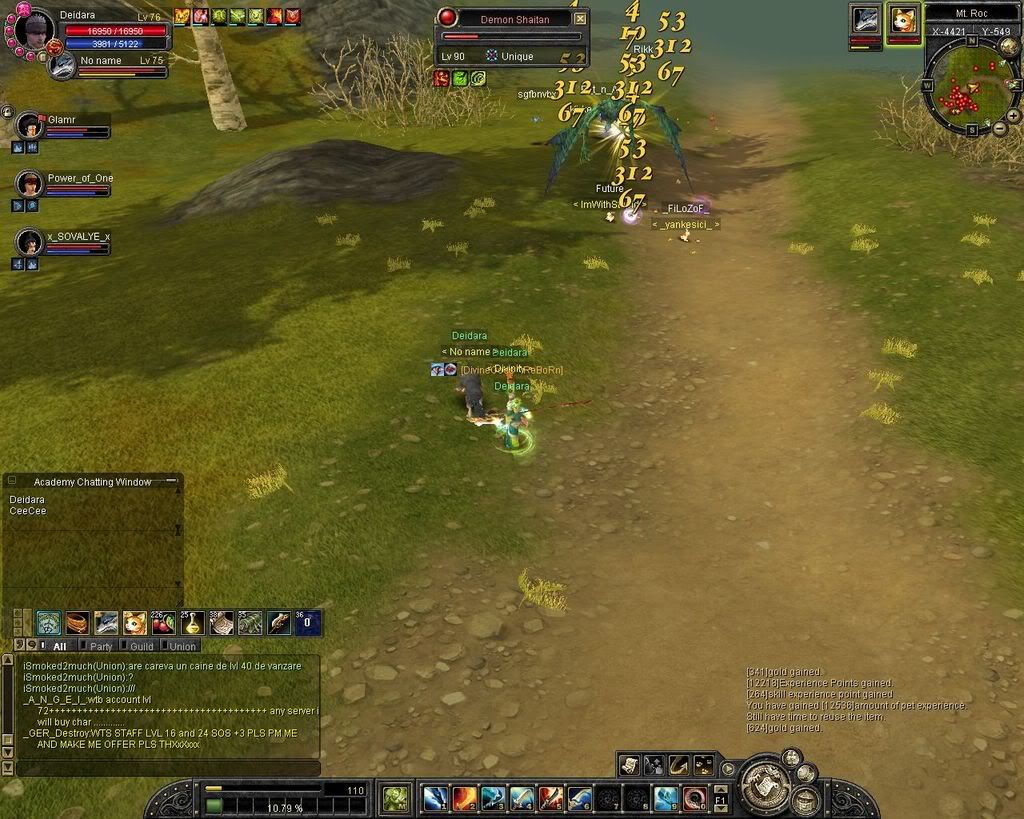Open the Union chat tab
This screenshot has width=1024, height=819.
(183, 647)
